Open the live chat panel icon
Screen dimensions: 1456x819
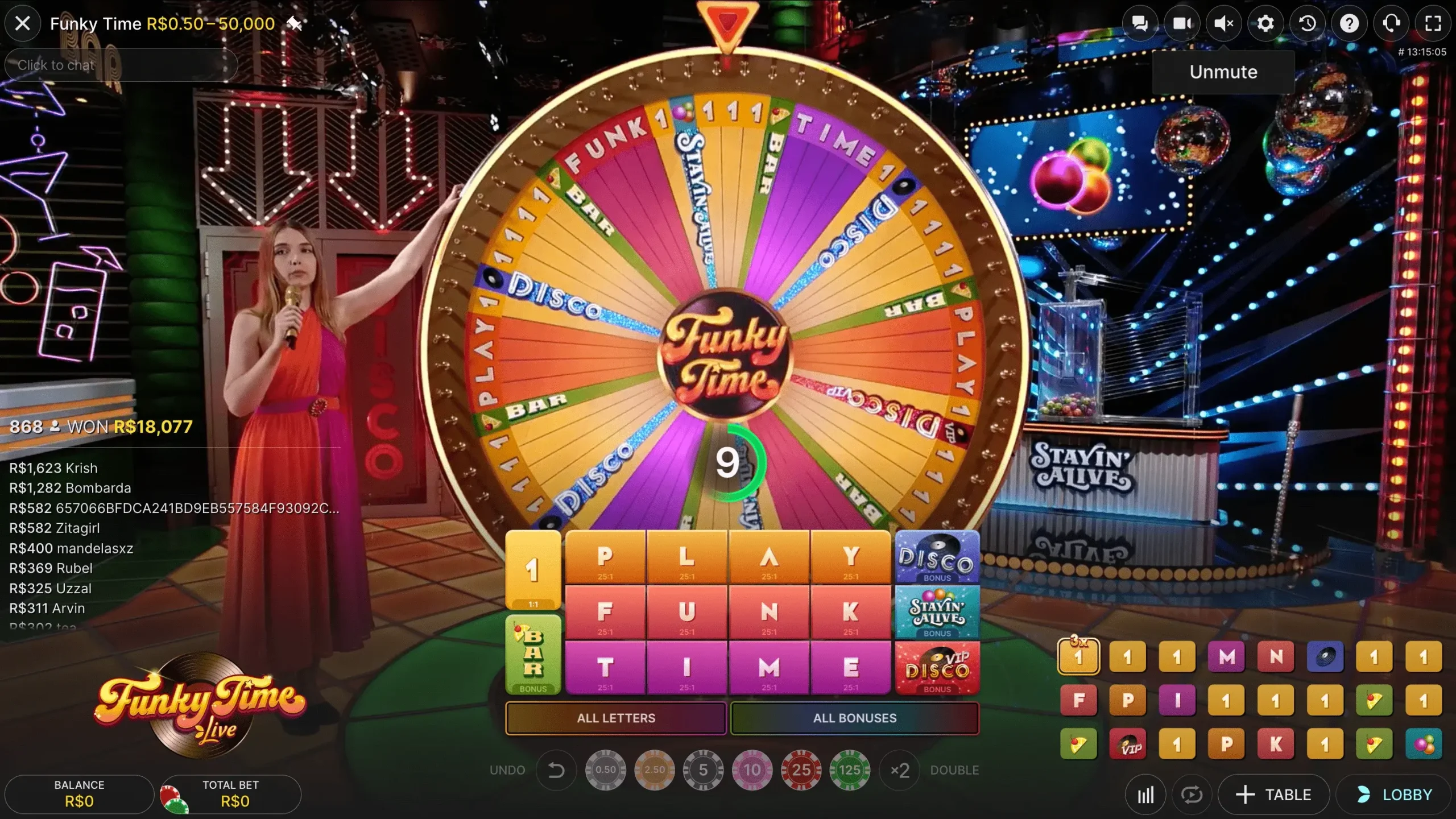coord(1140,23)
